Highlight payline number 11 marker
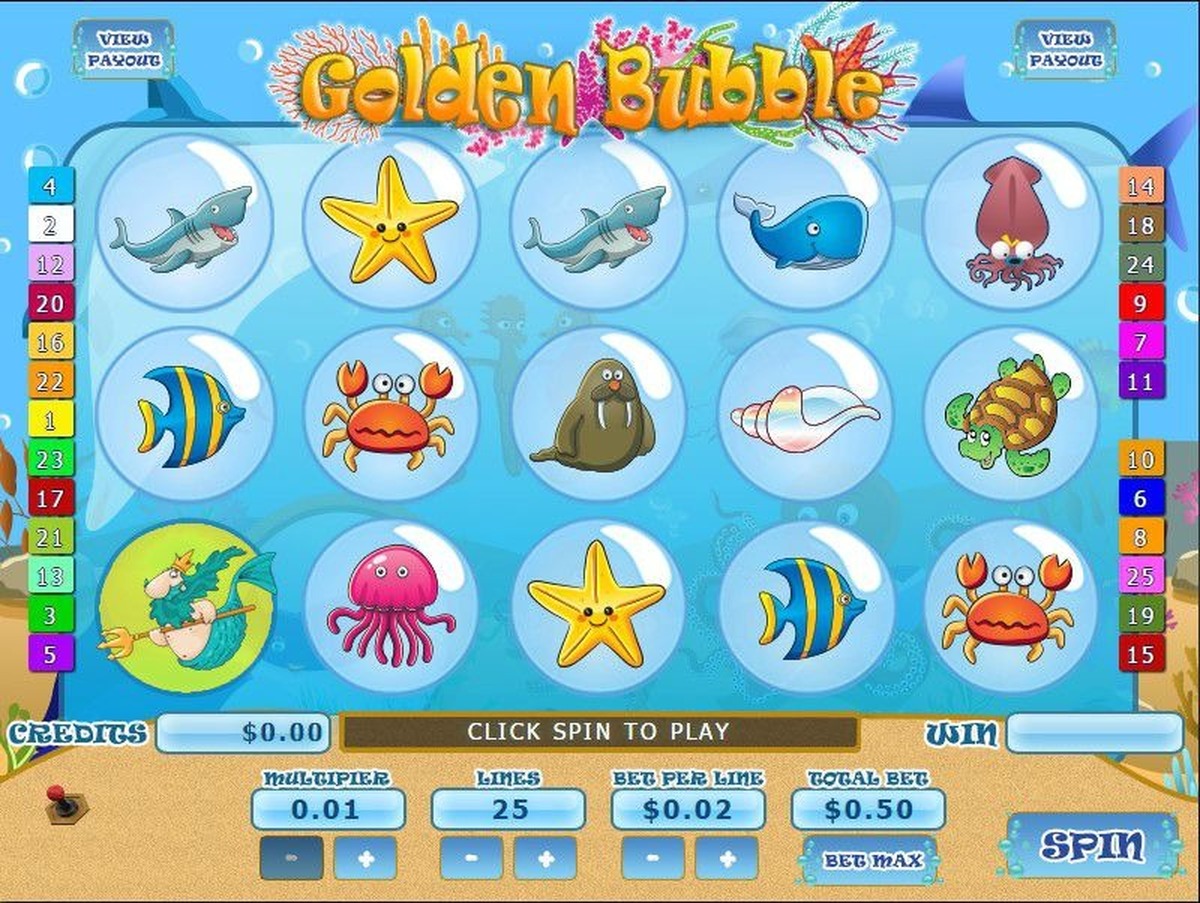Screen dimensions: 1200x903 [1141, 381]
